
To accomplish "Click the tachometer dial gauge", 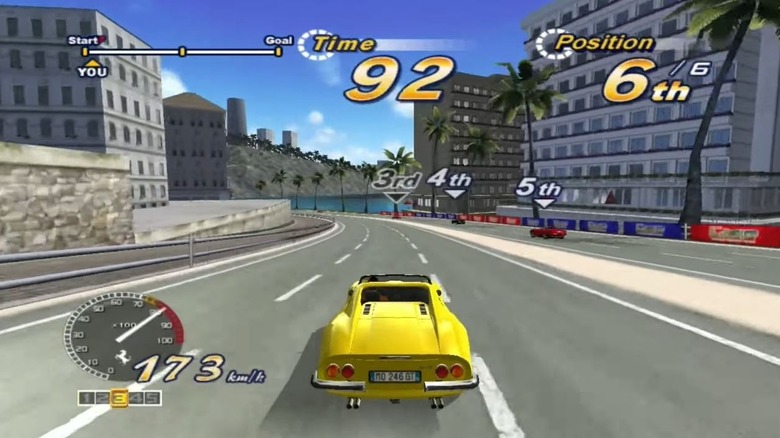I will coord(123,335).
